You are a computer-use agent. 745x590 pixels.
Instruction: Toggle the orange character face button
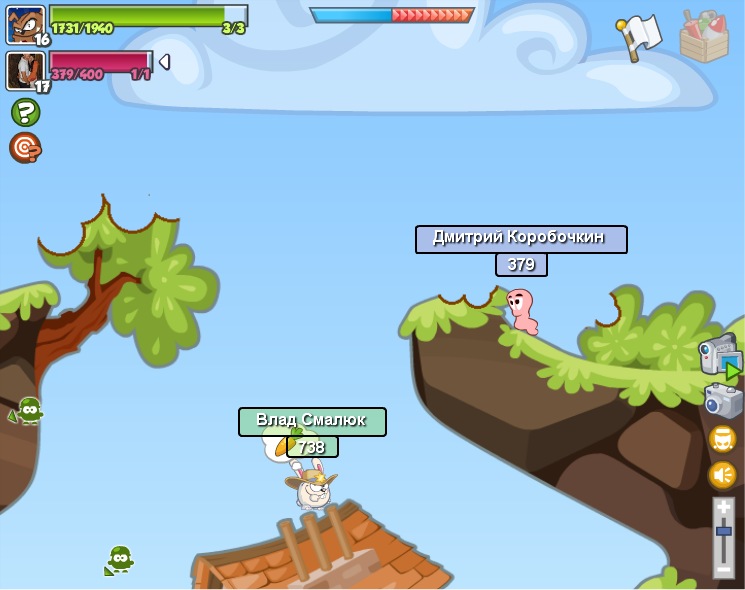click(722, 439)
